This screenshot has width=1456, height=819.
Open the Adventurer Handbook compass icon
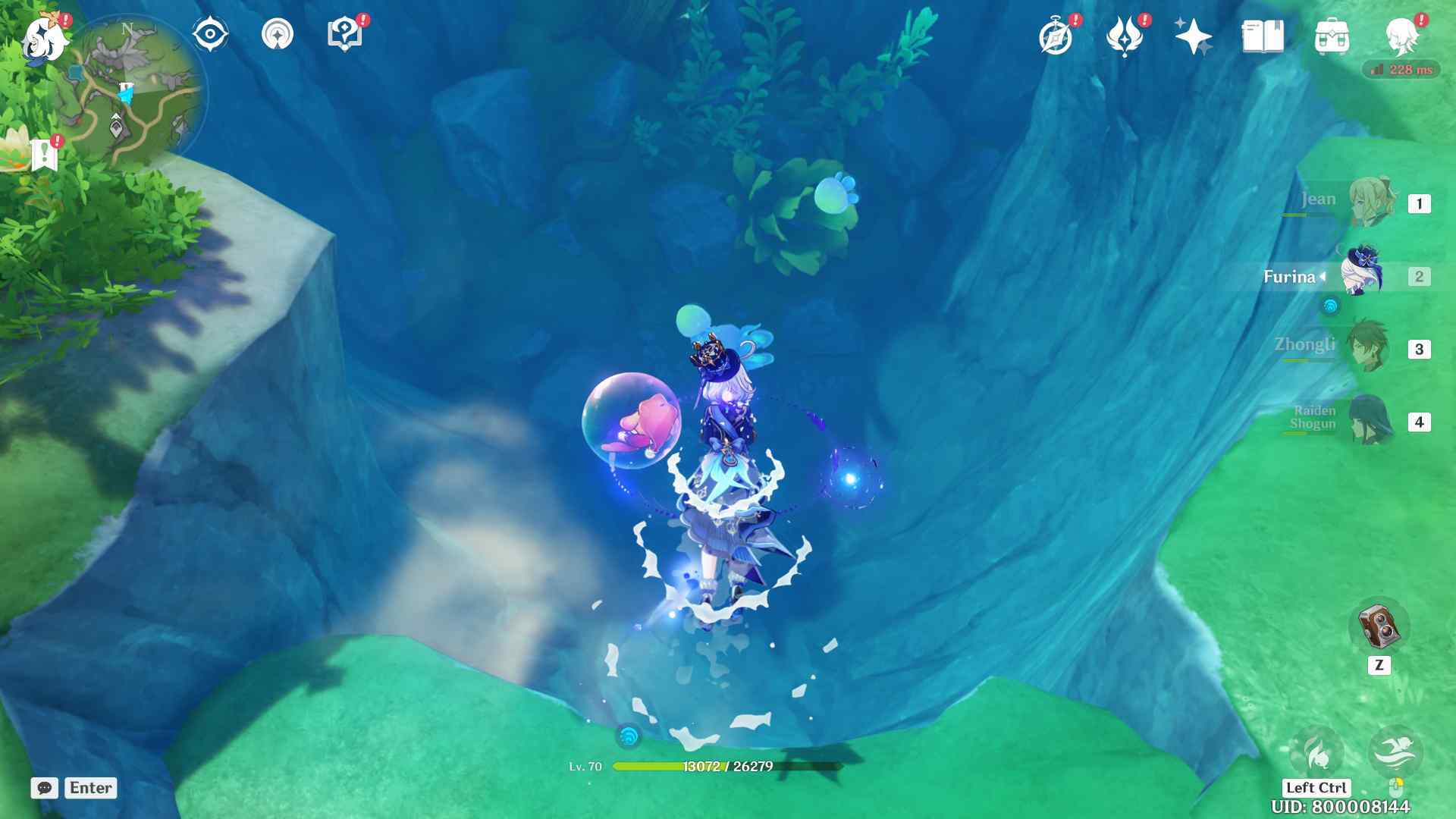pos(1056,36)
